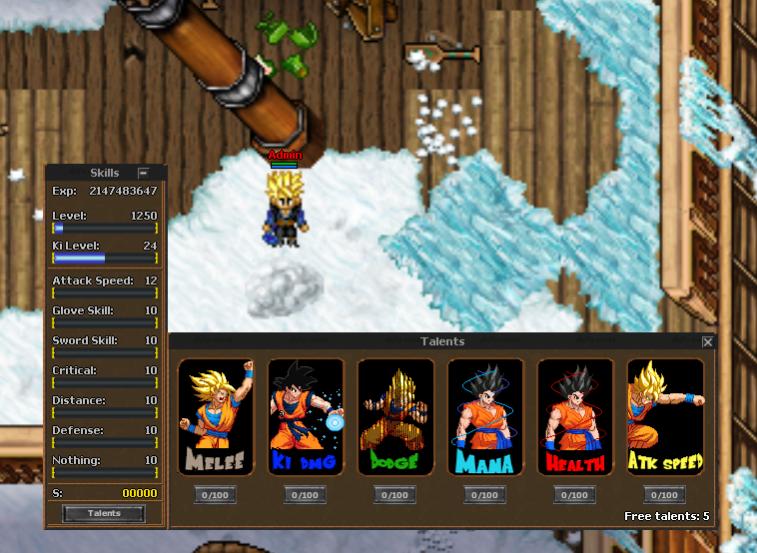
Task: Select the Melee talent card
Action: coord(215,418)
